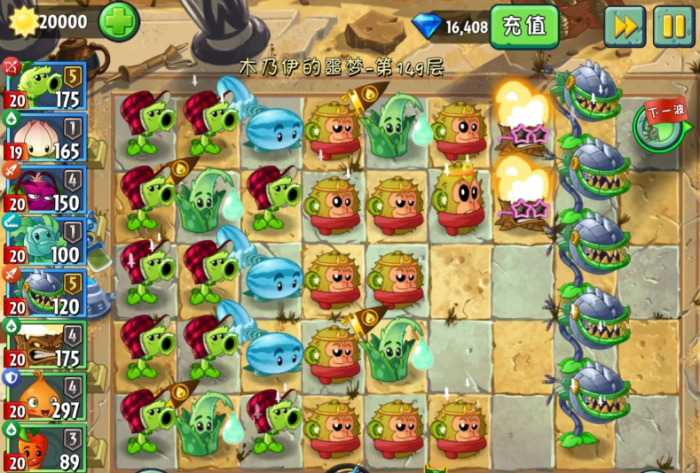The image size is (700, 473).
Task: Open the 充值 recharge shop
Action: (524, 26)
